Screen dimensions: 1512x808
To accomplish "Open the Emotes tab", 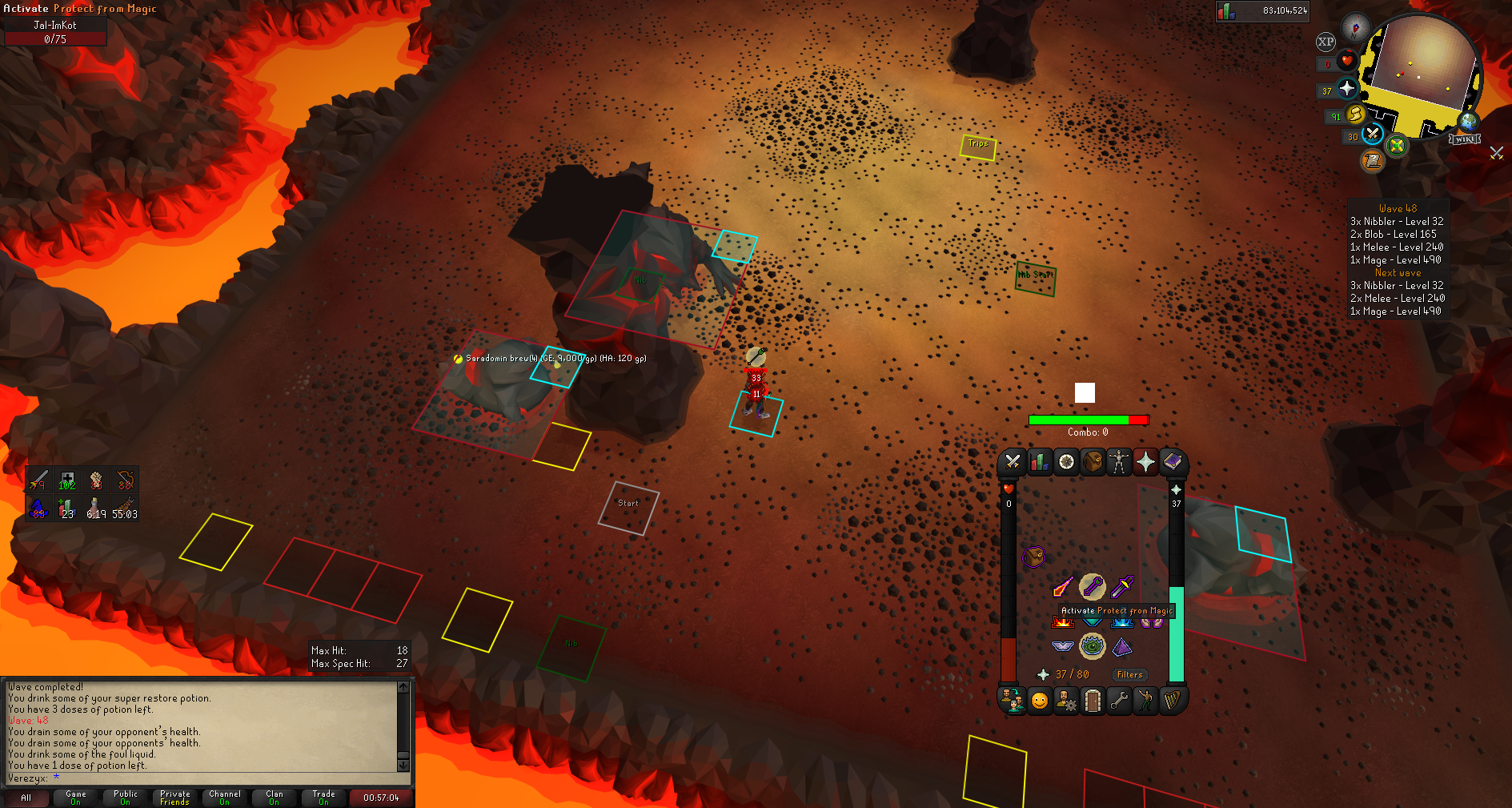I will tap(1039, 701).
